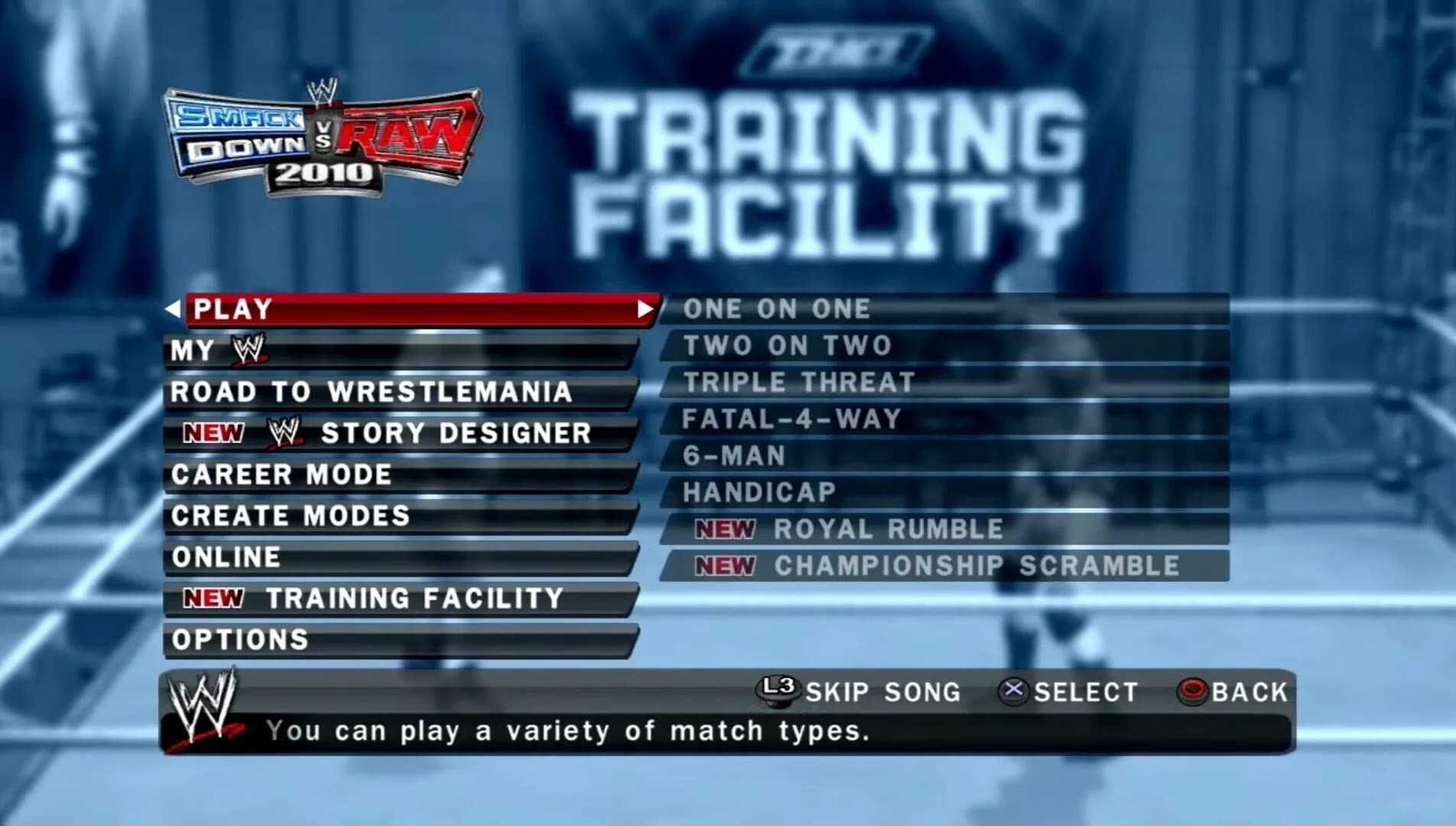Pick the FATAL-4-WAY match type
The height and width of the screenshot is (826, 1456).
pos(791,418)
